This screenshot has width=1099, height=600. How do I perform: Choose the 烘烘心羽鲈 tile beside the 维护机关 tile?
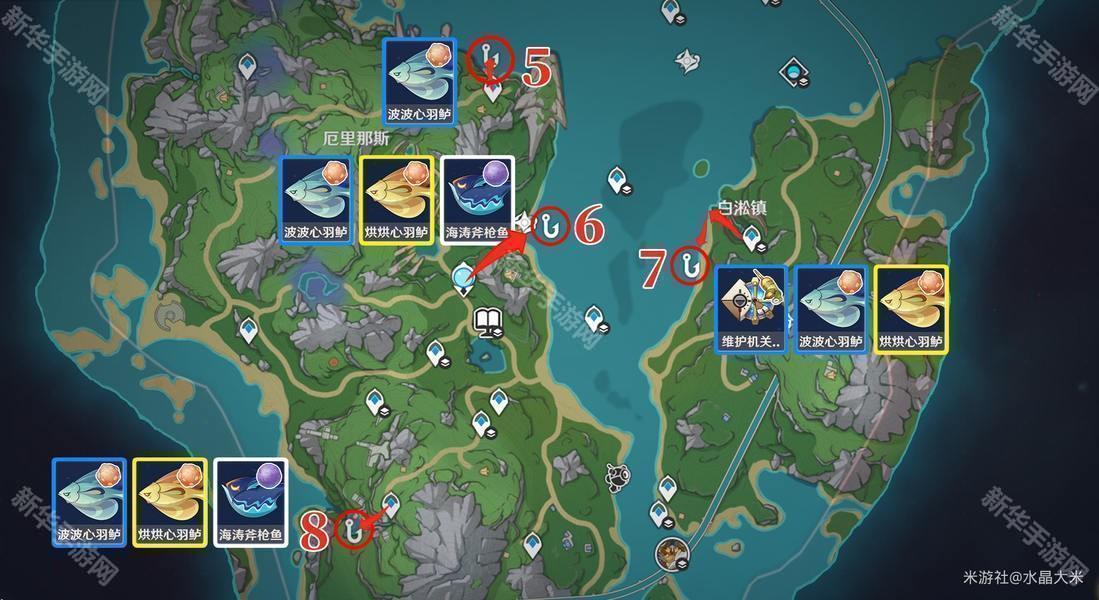coord(911,310)
